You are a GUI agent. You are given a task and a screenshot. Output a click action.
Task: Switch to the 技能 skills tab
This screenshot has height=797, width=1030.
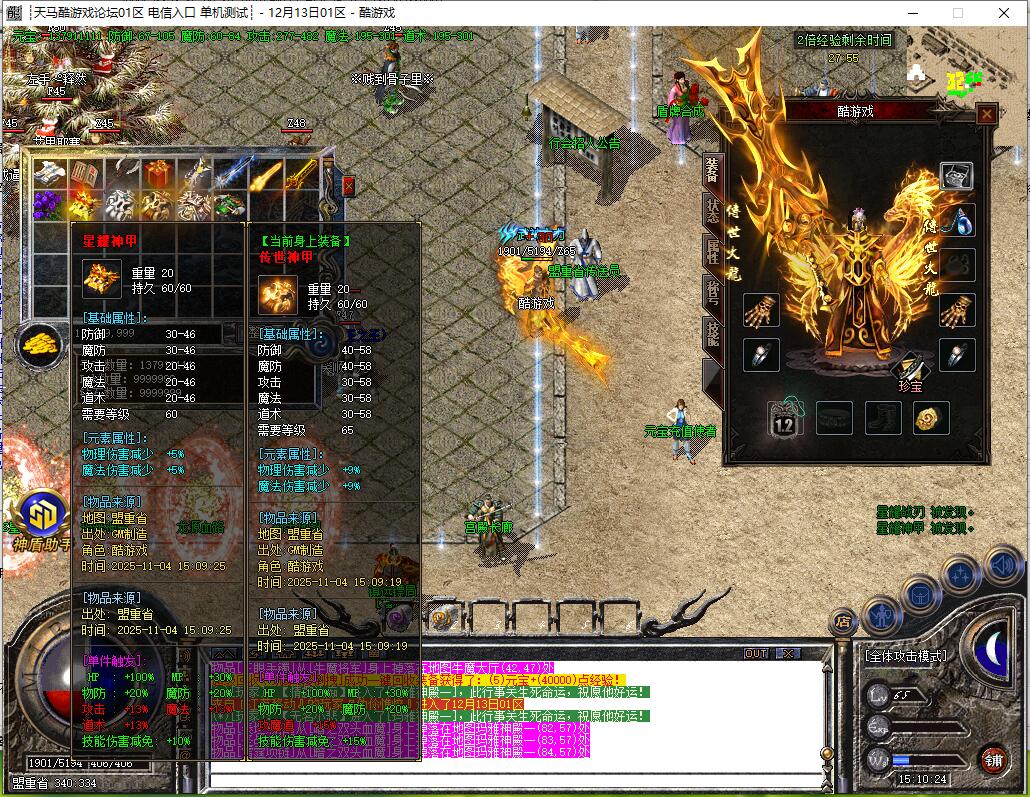click(712, 333)
